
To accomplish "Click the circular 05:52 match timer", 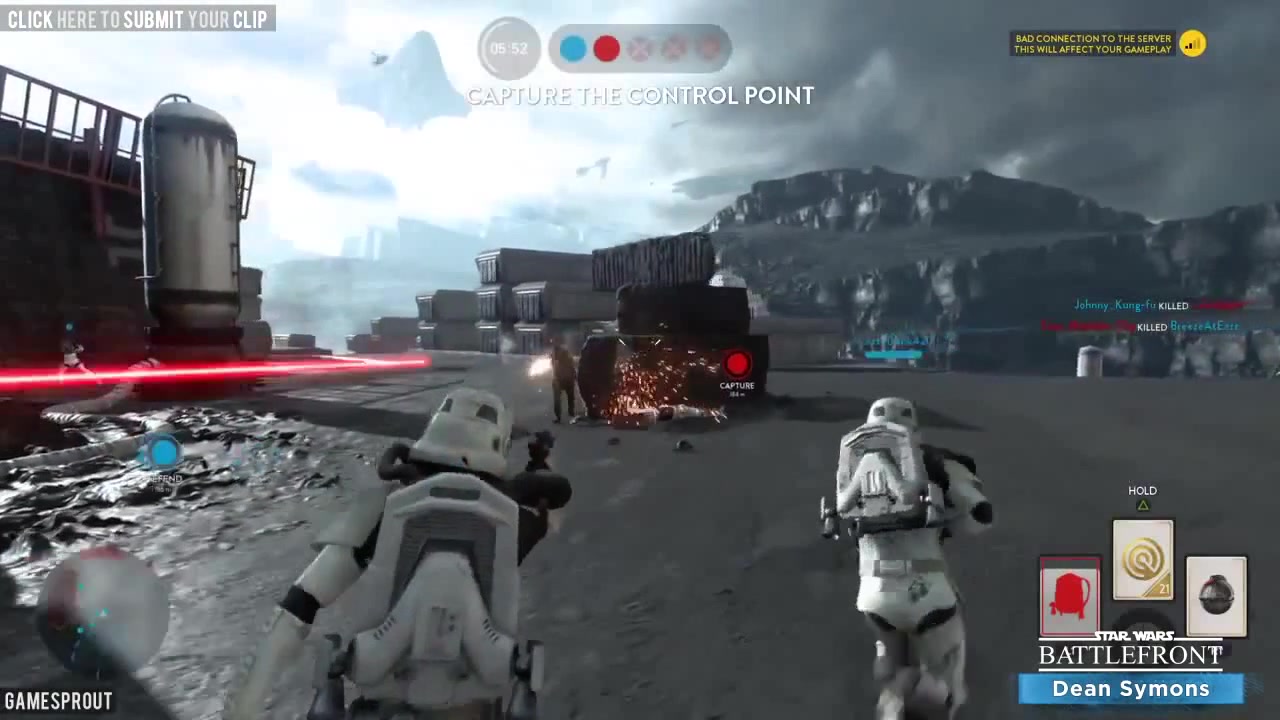I will pyautogui.click(x=508, y=47).
